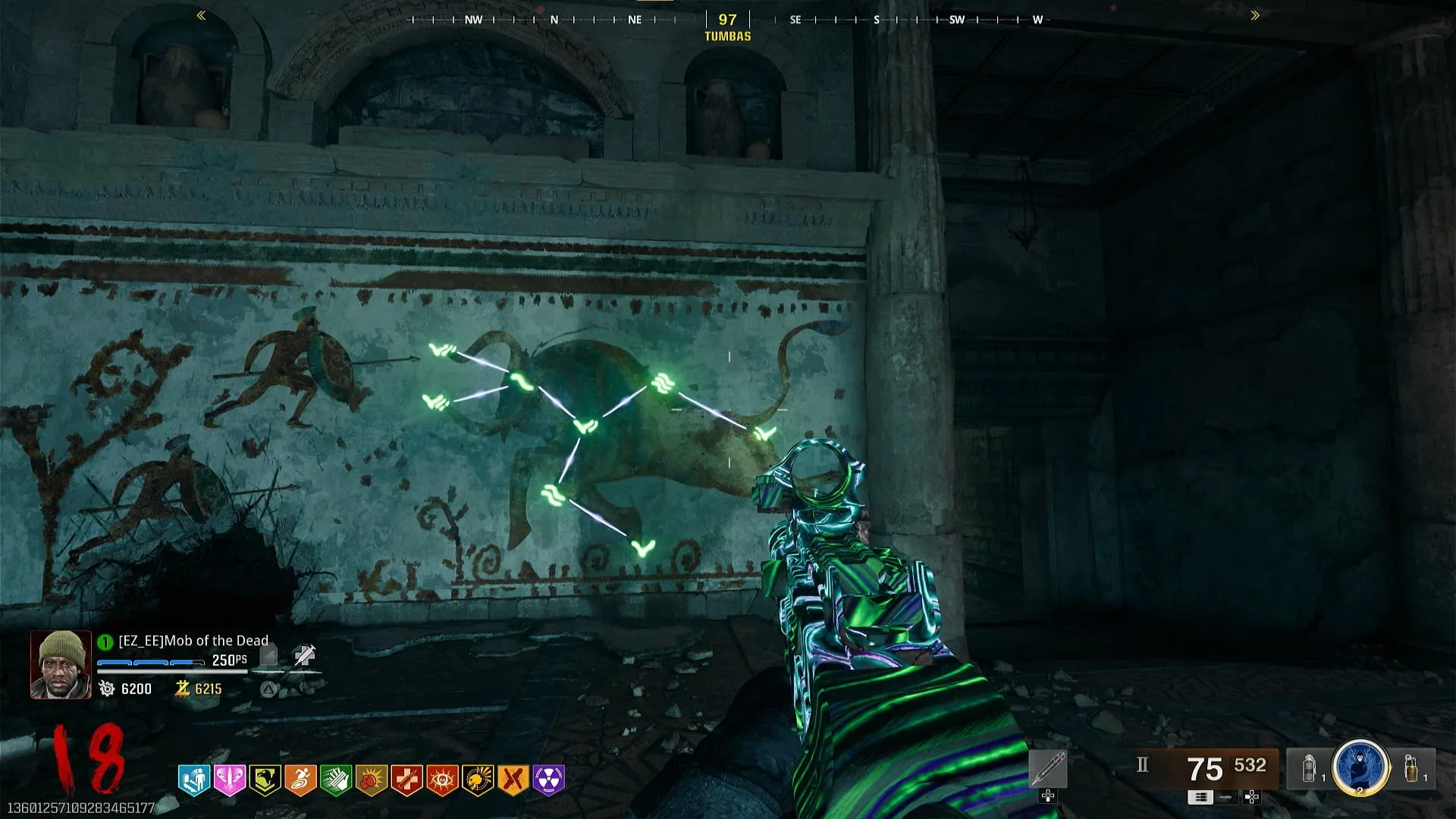The image size is (1456, 819).
Task: Click the pink PhD Flopper perk icon
Action: [x=229, y=779]
